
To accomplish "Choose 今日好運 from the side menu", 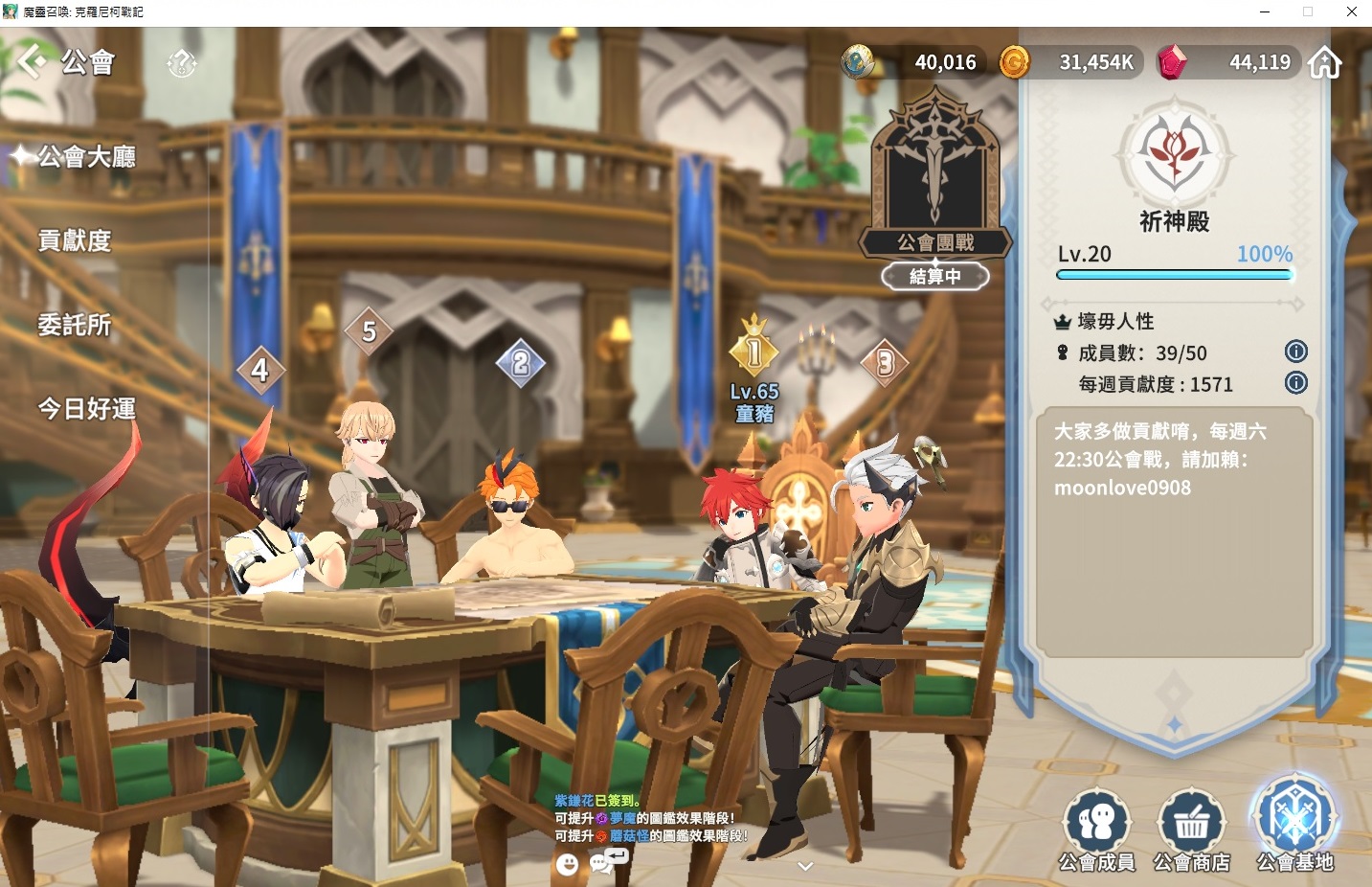I will pyautogui.click(x=86, y=409).
